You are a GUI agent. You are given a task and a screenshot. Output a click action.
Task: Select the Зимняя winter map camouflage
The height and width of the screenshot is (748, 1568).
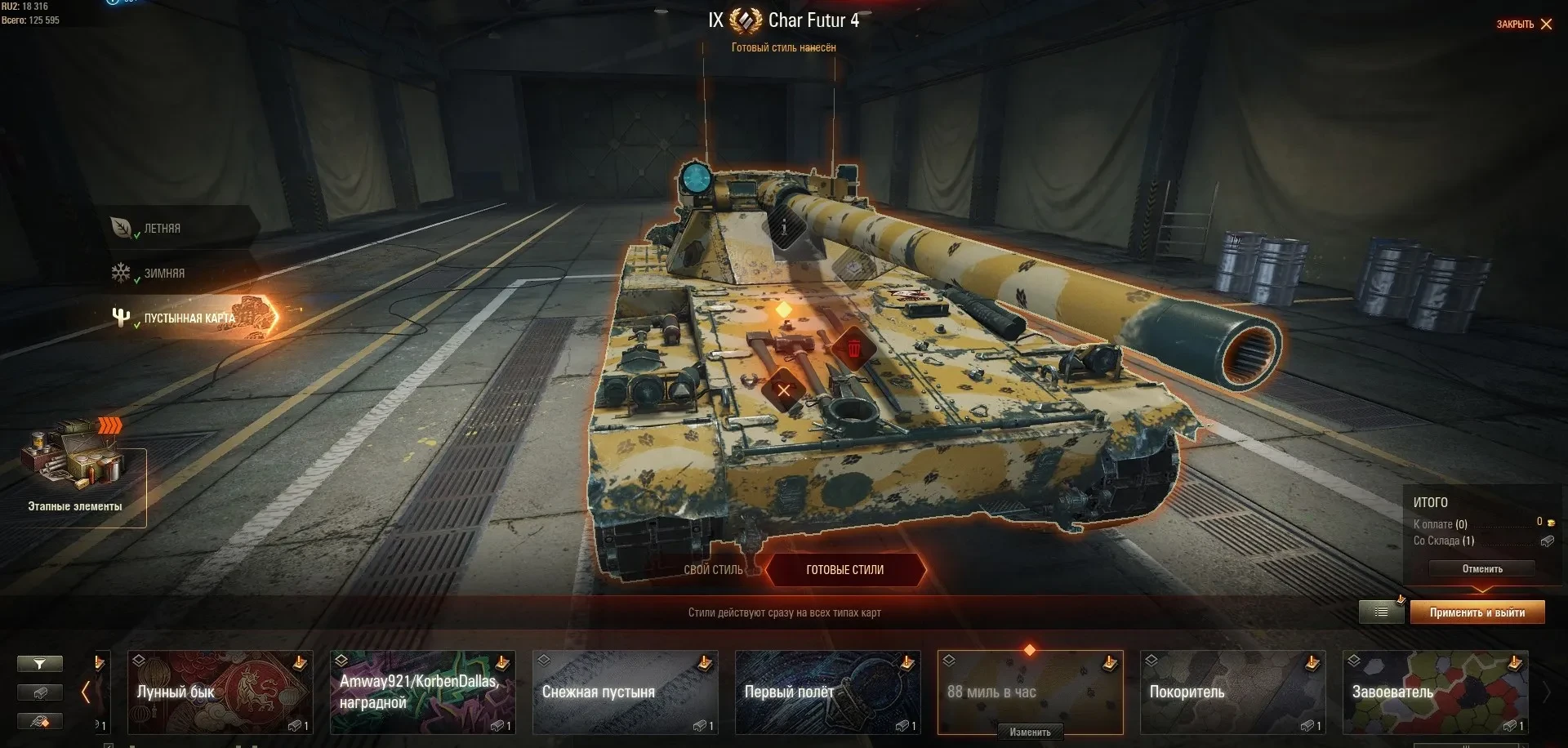(x=163, y=274)
